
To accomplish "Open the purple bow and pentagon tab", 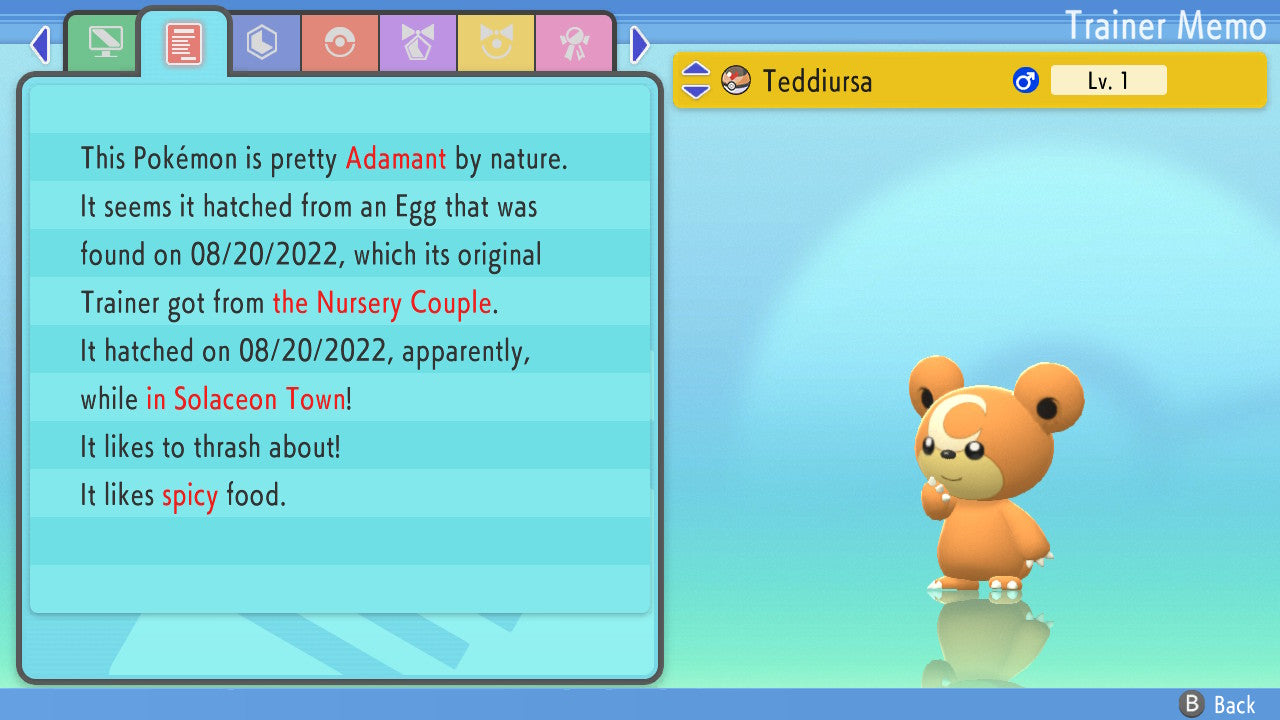I will point(418,43).
